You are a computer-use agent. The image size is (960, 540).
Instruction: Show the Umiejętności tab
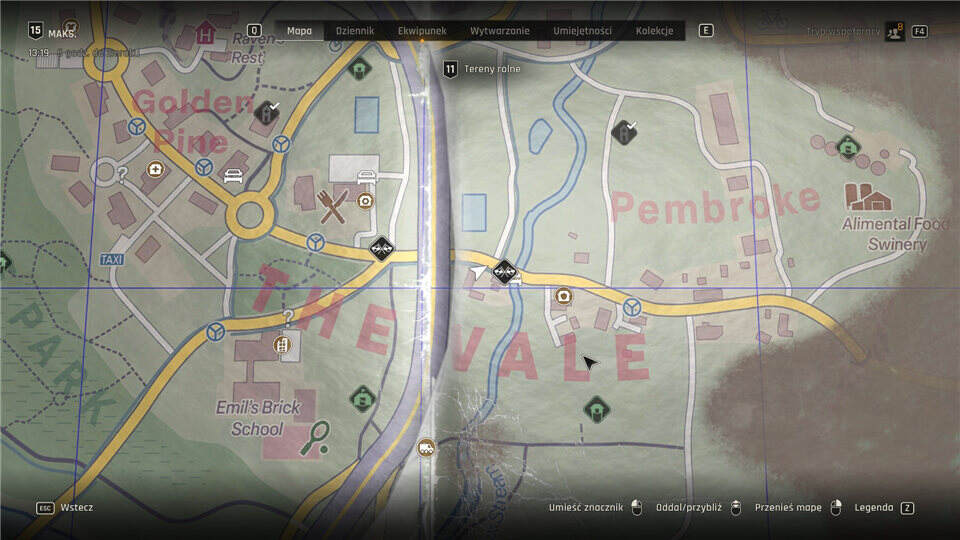(583, 31)
